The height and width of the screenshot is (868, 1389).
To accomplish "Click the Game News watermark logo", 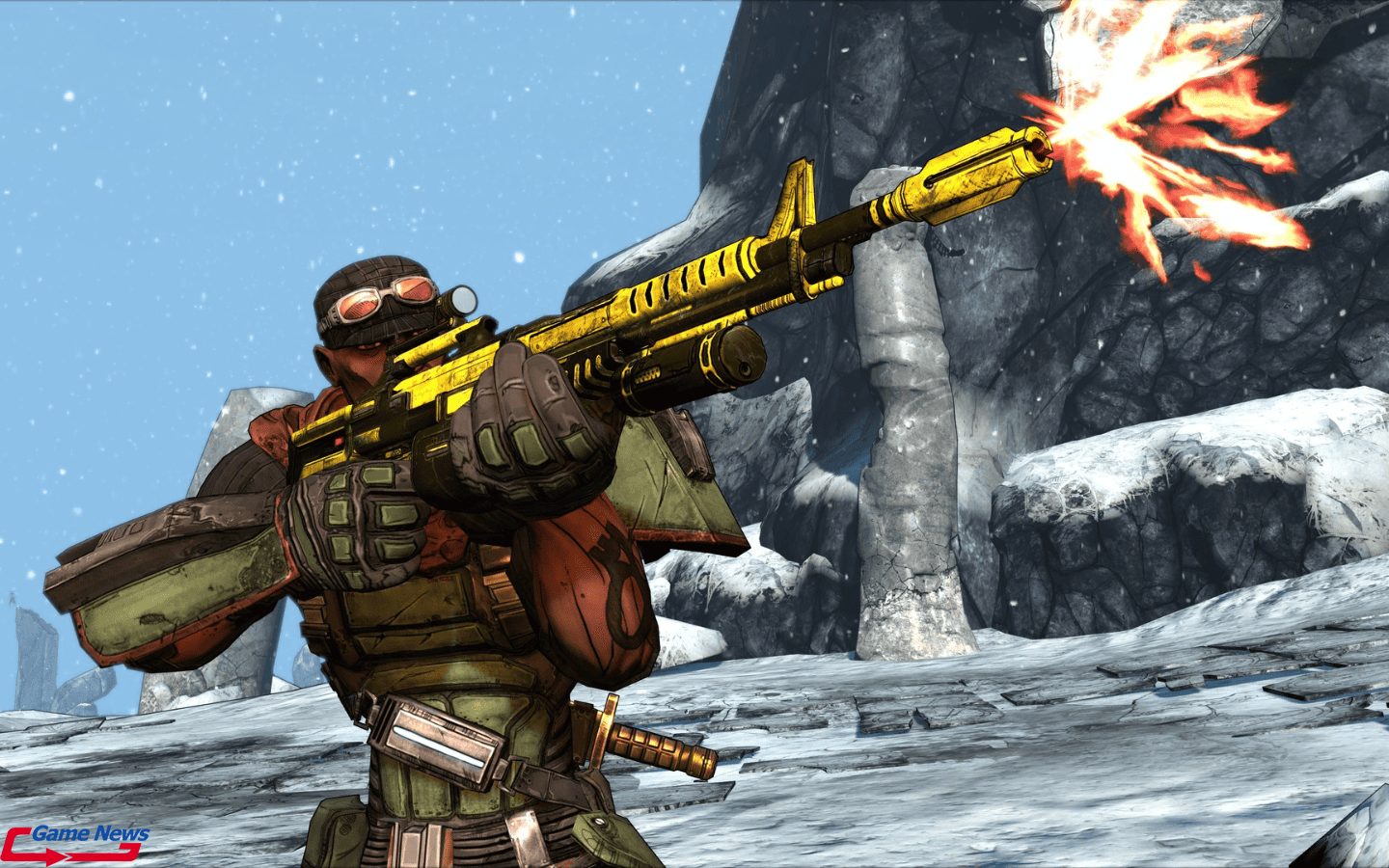I will pos(75,842).
